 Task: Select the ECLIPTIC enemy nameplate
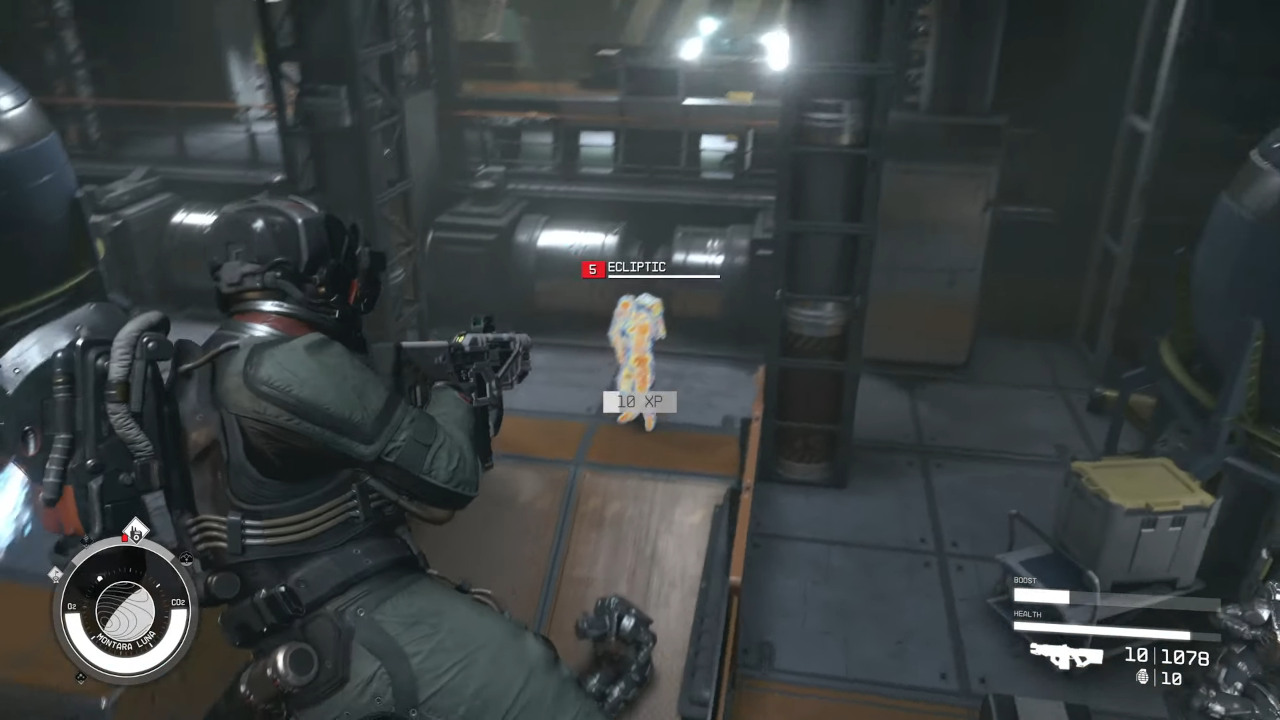[635, 267]
